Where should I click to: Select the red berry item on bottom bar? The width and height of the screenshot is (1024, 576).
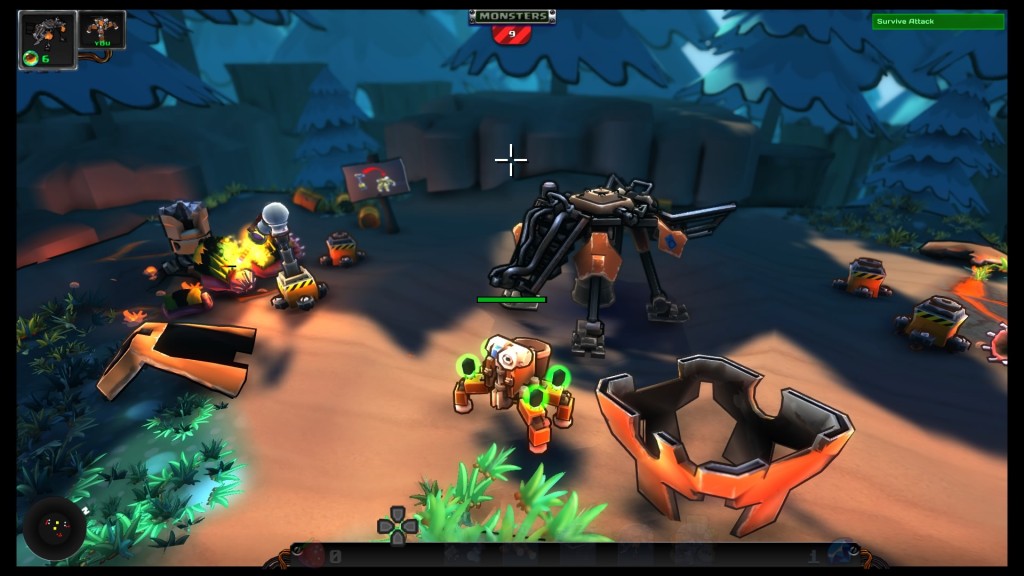(314, 555)
